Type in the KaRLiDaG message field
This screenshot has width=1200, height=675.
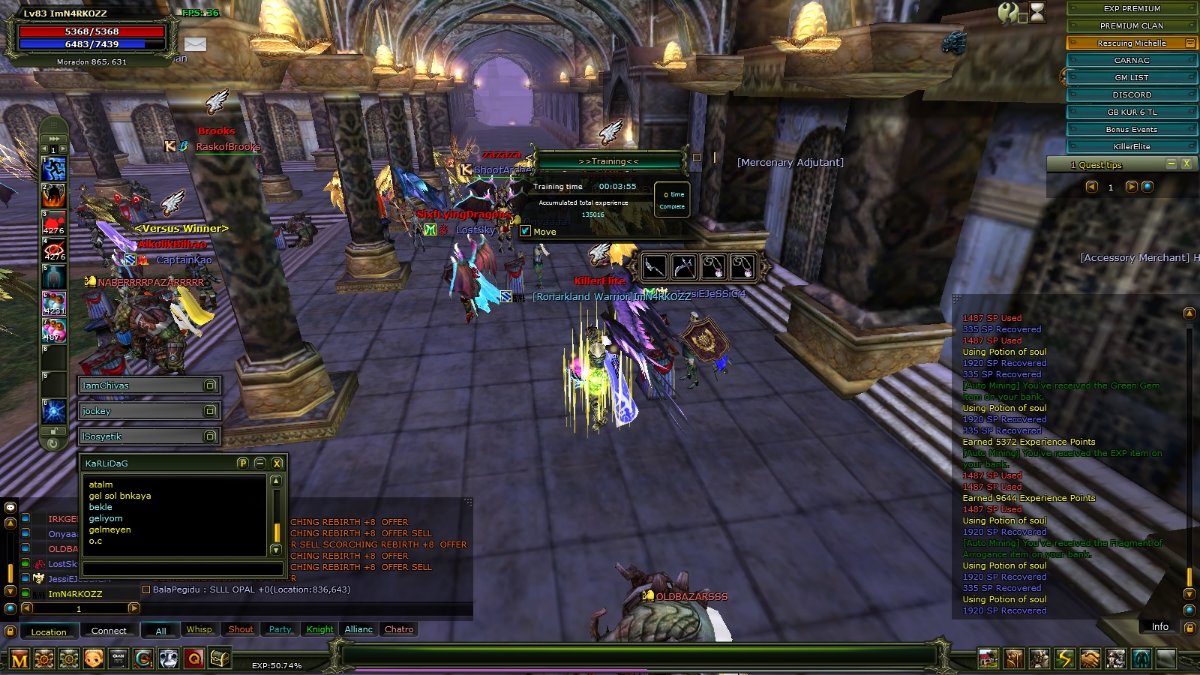(x=182, y=568)
